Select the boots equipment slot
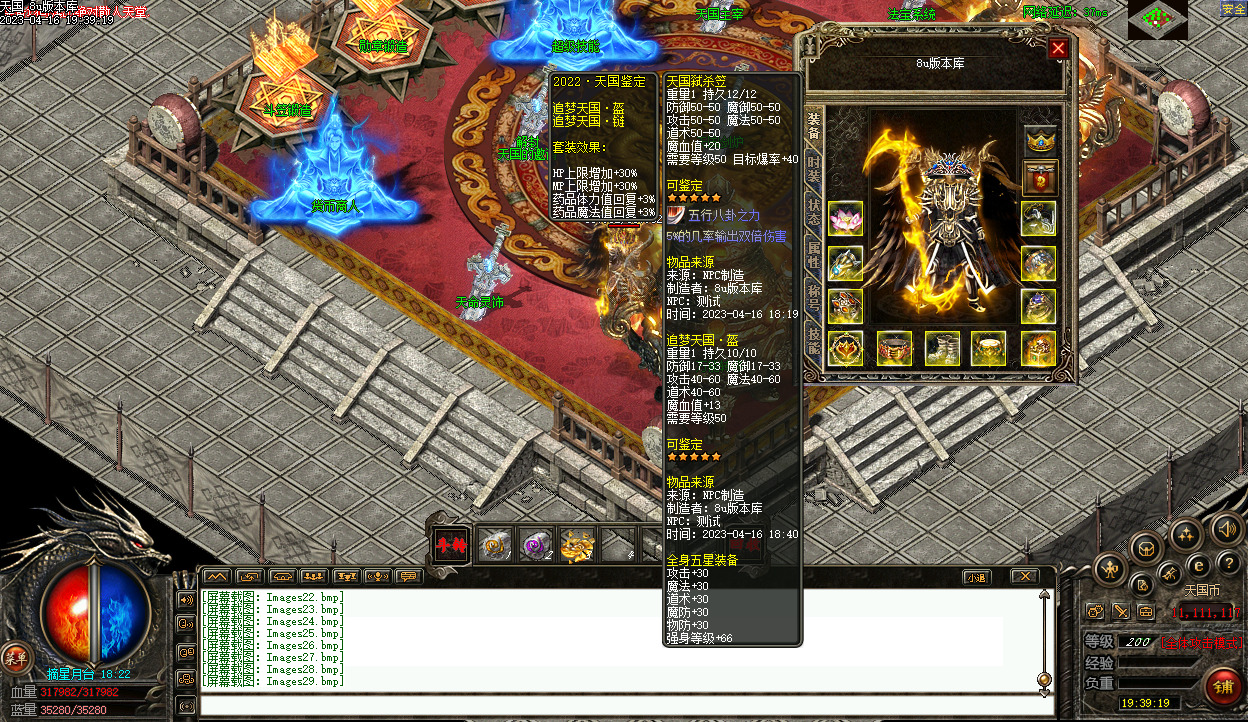 pyautogui.click(x=941, y=348)
